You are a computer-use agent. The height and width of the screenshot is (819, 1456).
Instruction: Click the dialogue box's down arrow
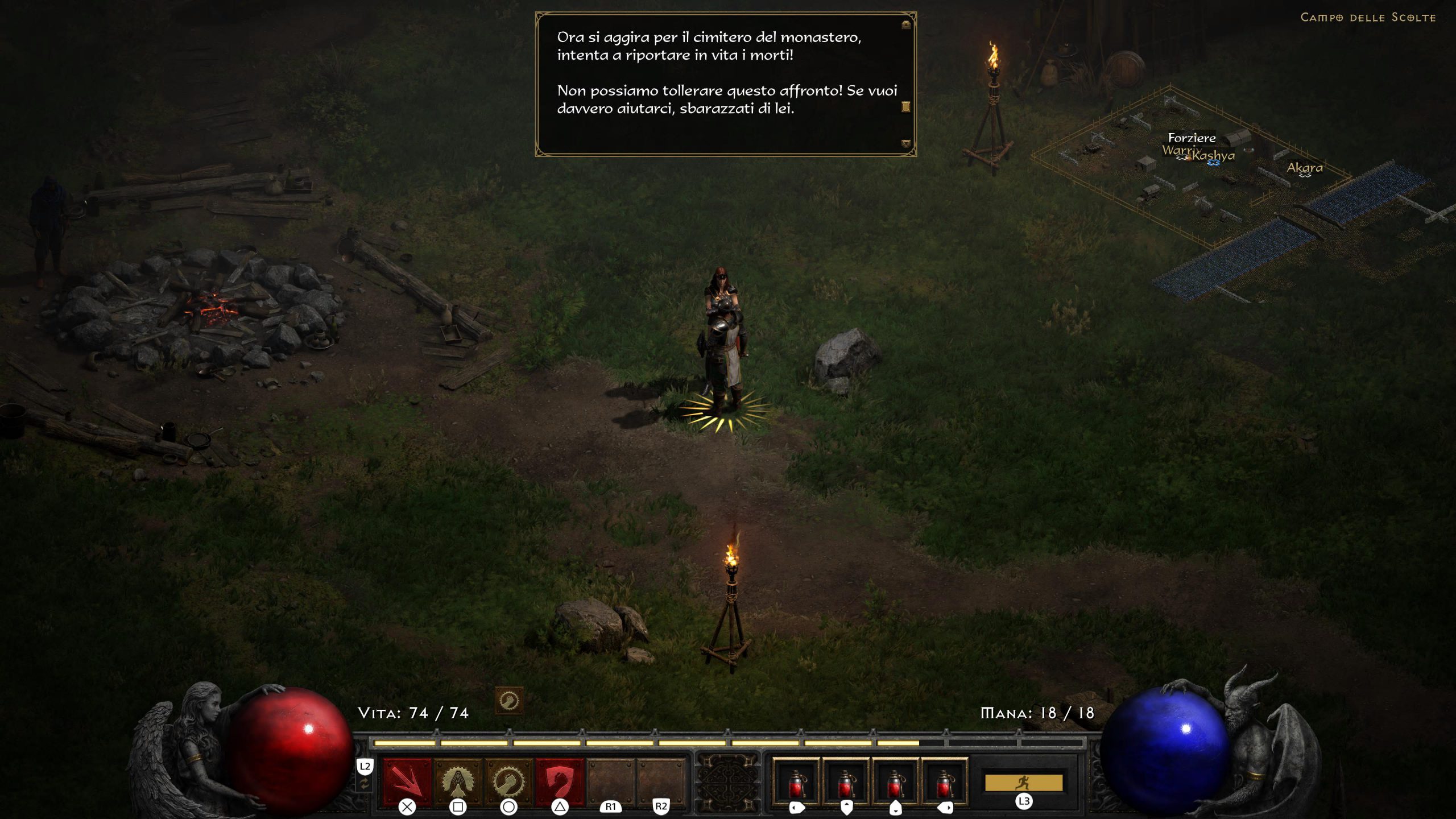[x=906, y=144]
